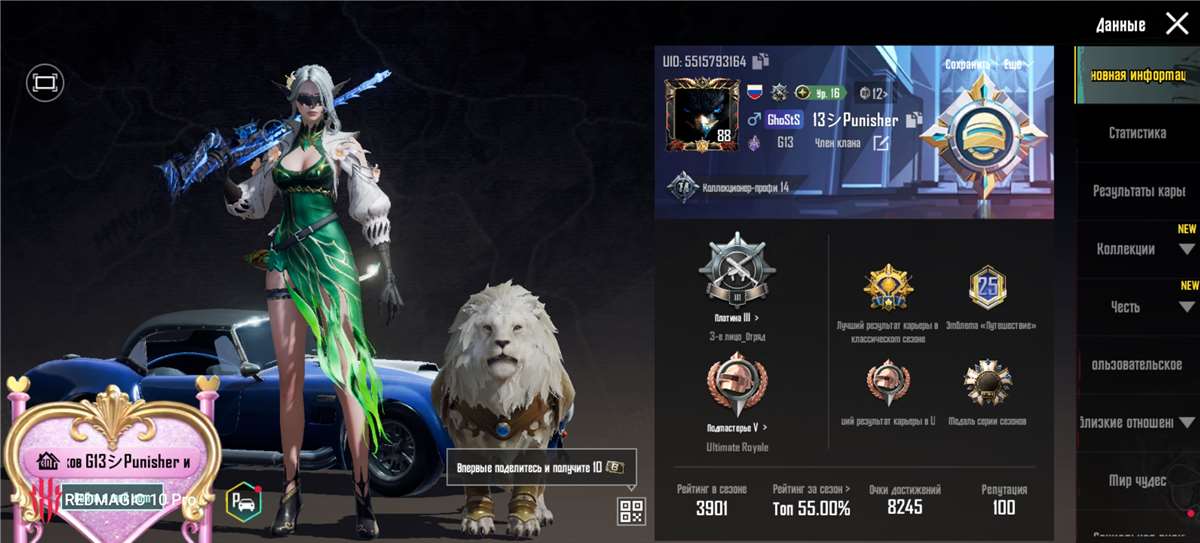Open the Эмблема «Путешествие» badge

pyautogui.click(x=988, y=288)
